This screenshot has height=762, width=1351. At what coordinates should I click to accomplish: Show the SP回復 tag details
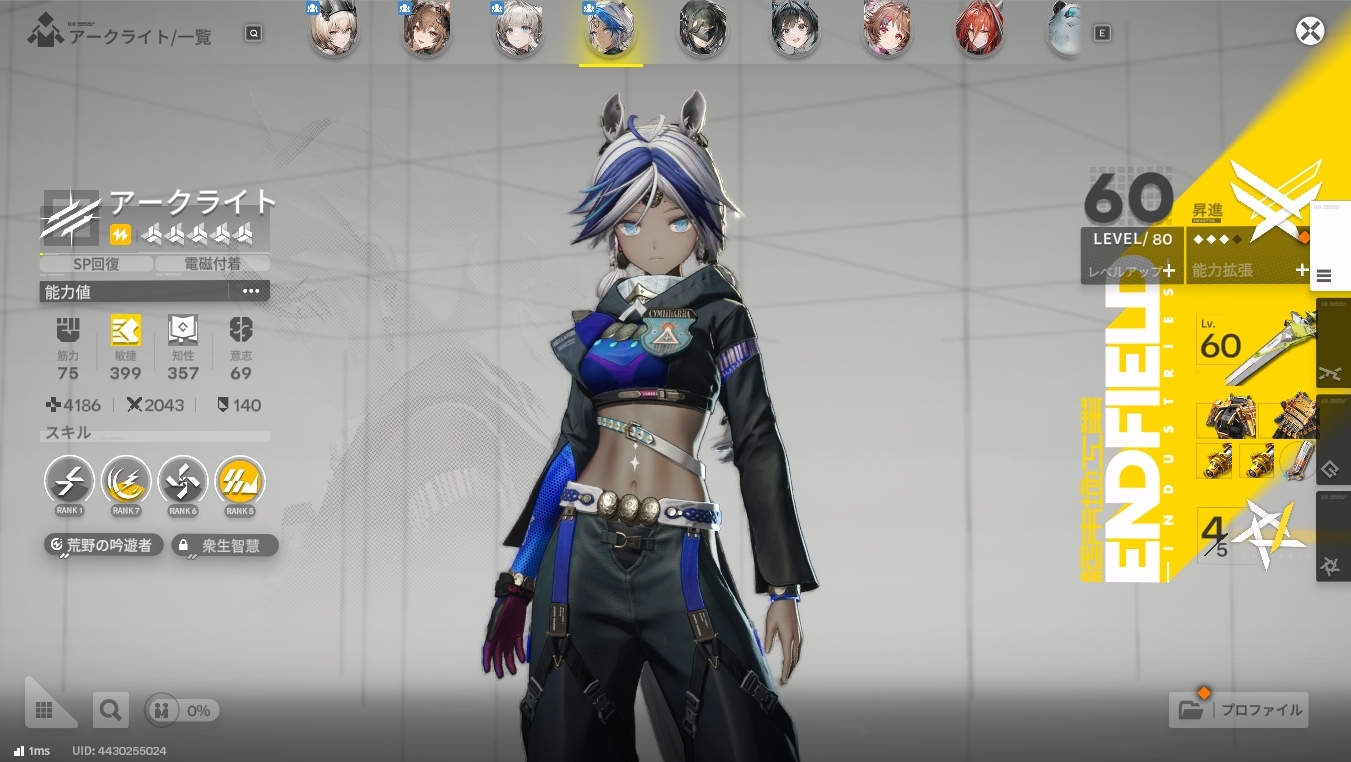(97, 264)
